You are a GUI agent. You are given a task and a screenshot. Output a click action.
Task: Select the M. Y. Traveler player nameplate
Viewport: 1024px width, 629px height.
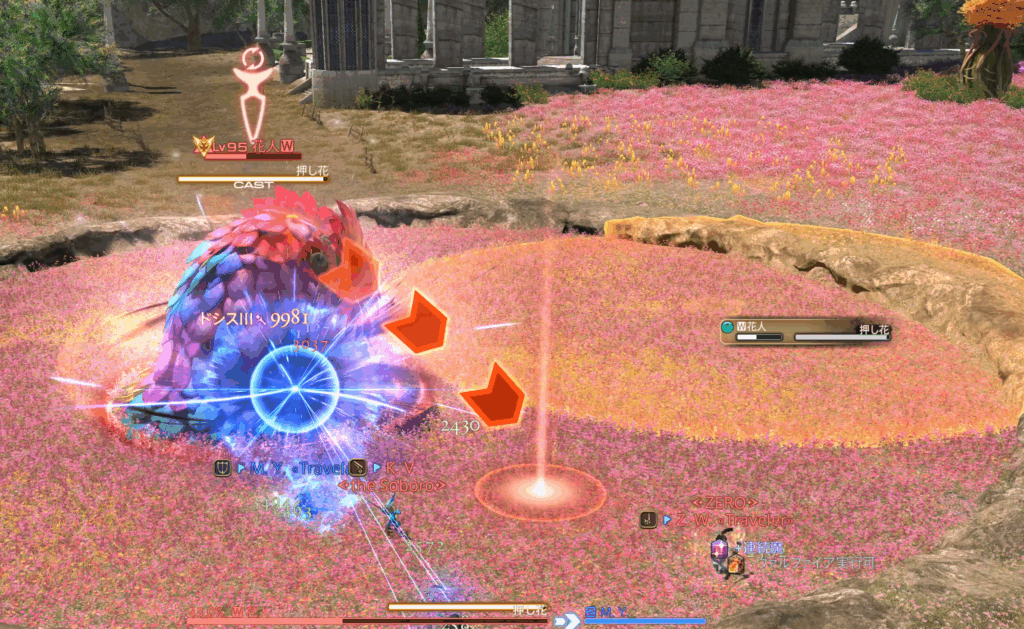pos(292,468)
